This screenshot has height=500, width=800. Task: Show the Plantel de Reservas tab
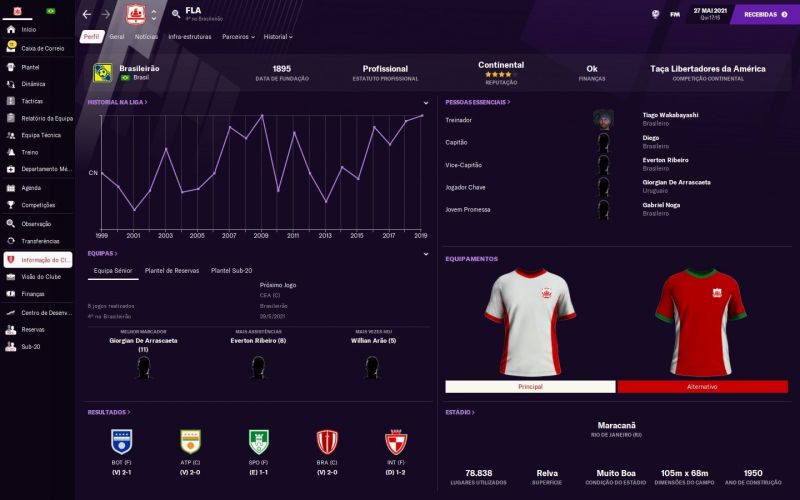(x=172, y=270)
